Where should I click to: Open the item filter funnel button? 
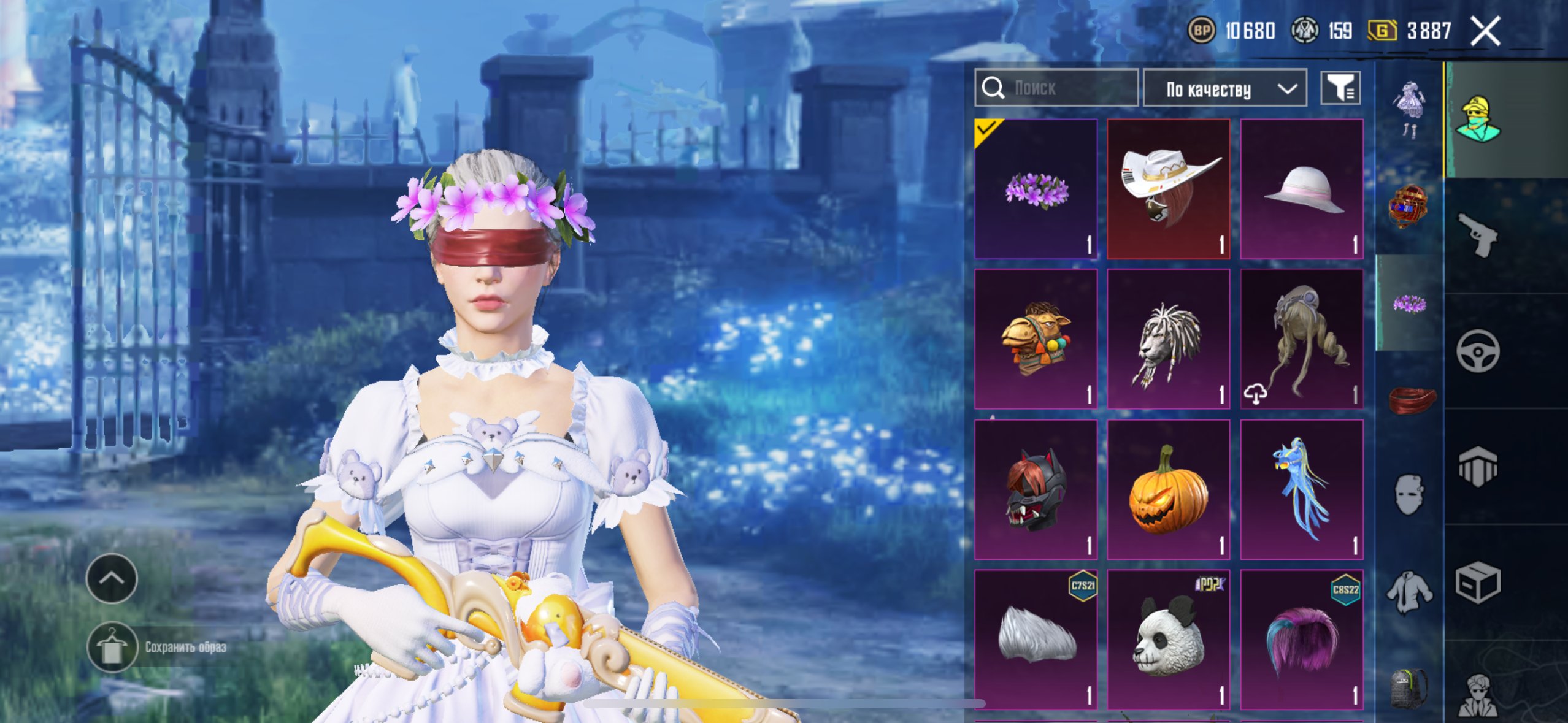(x=1340, y=89)
